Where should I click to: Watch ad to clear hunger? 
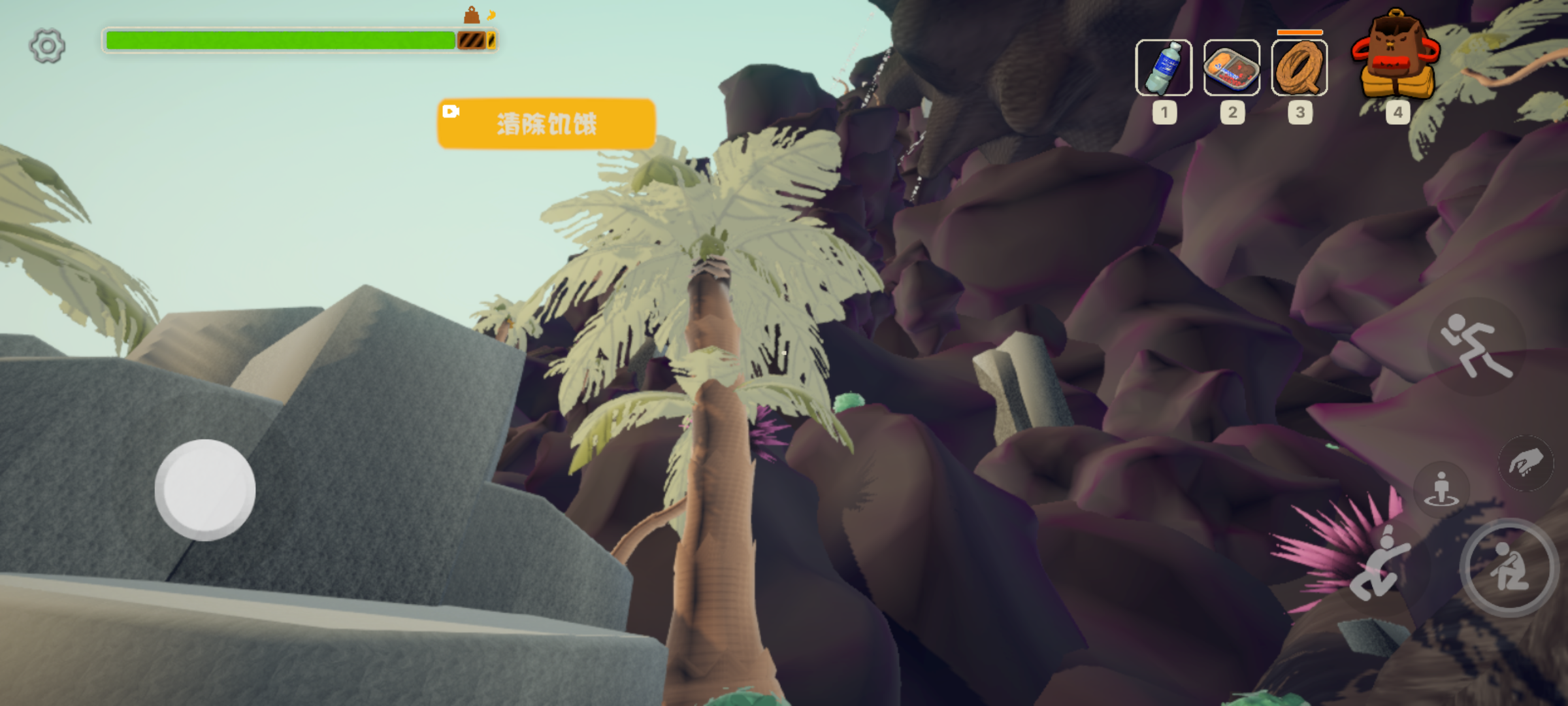coord(546,124)
